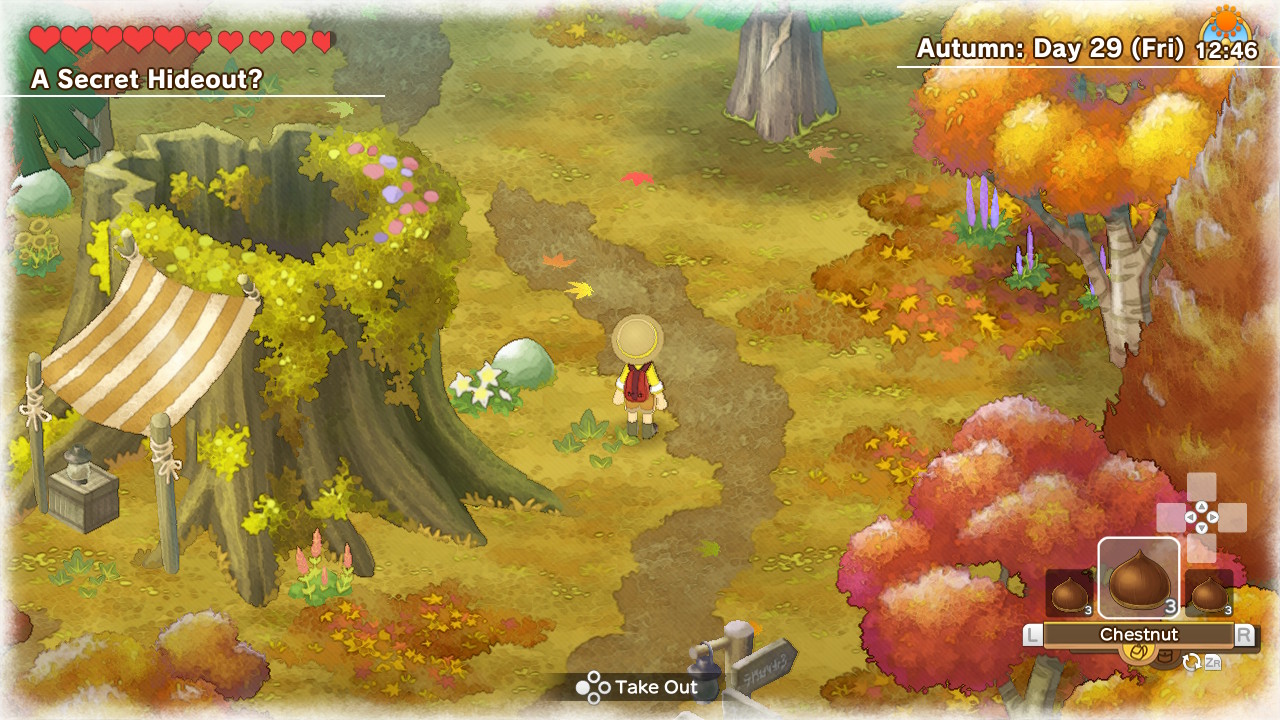This screenshot has height=720, width=1280.
Task: Open the bag pouch icon beside the nut emblem
Action: pyautogui.click(x=1166, y=656)
